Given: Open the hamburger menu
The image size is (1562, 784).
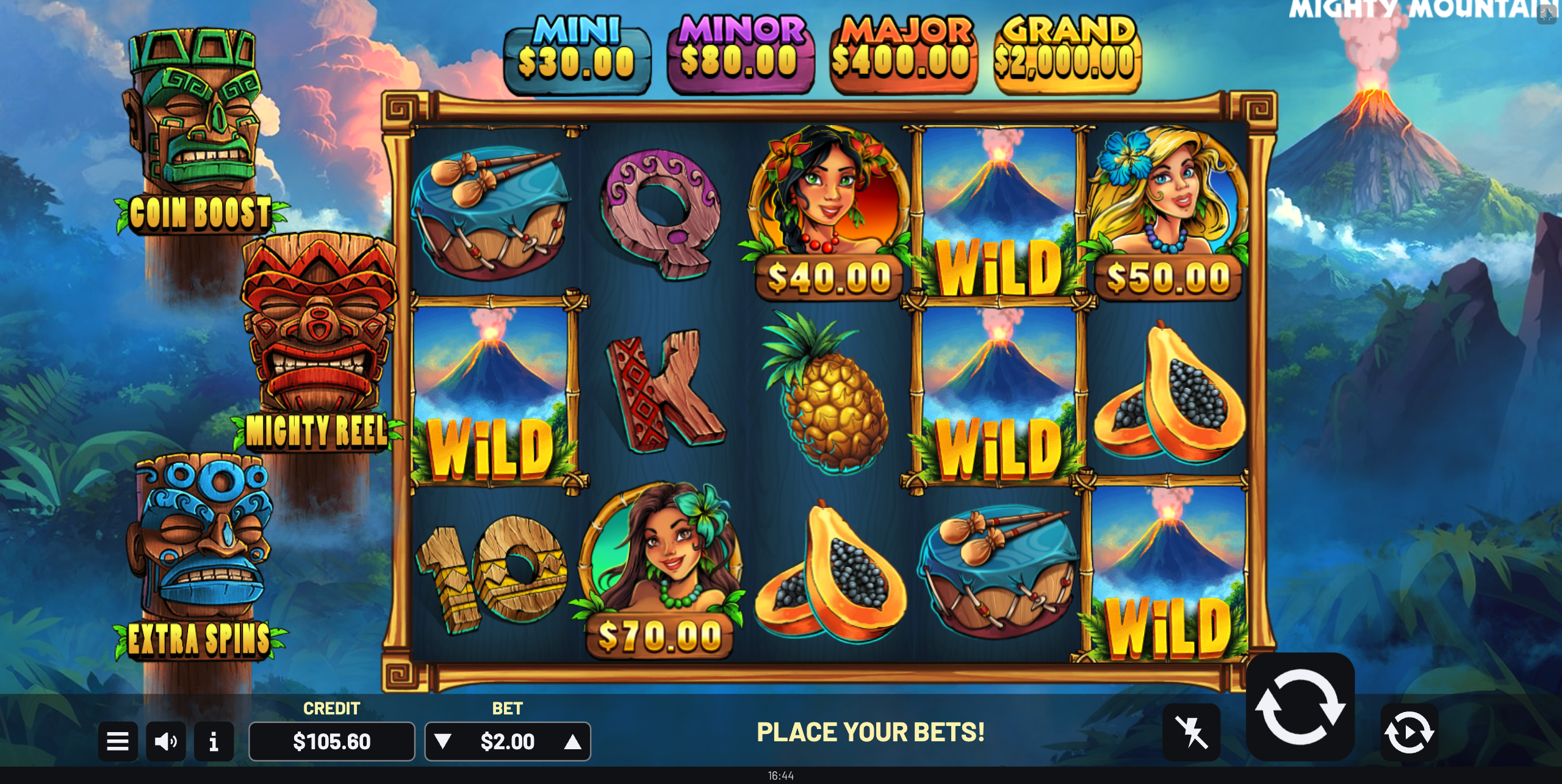Looking at the screenshot, I should [x=118, y=741].
